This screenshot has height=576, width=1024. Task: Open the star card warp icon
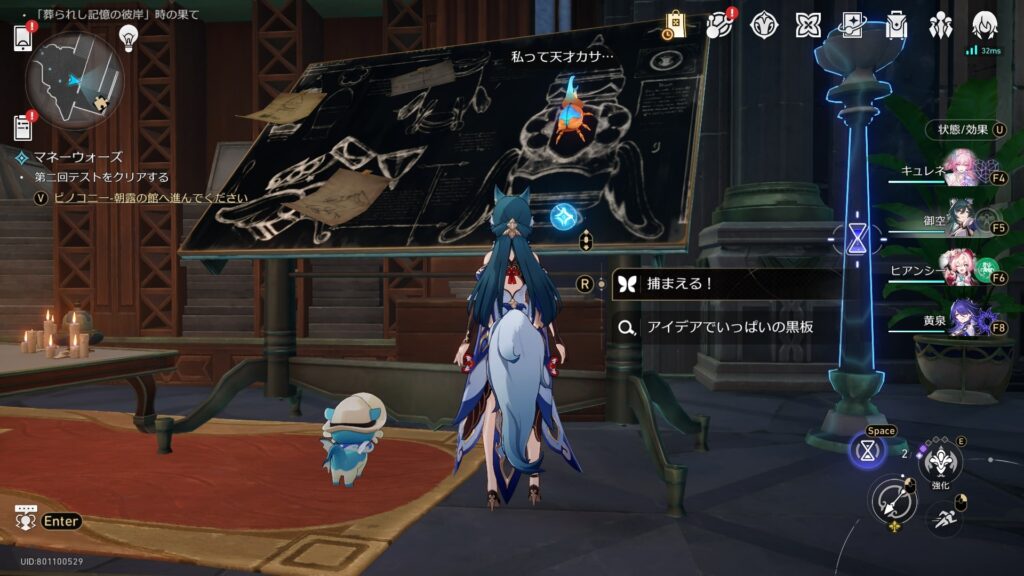click(852, 25)
